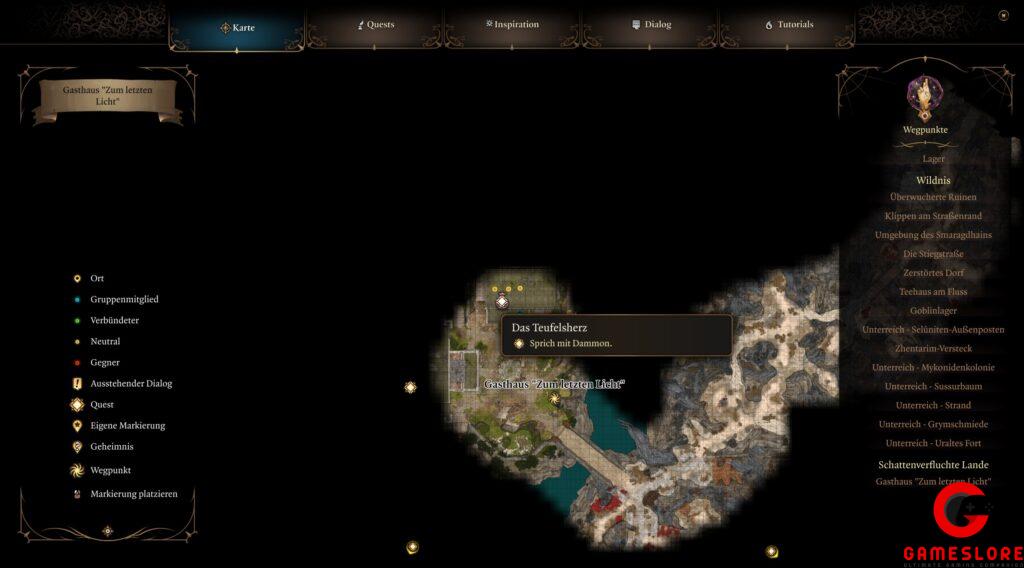
Task: Switch to the Karte tab
Action: click(238, 27)
